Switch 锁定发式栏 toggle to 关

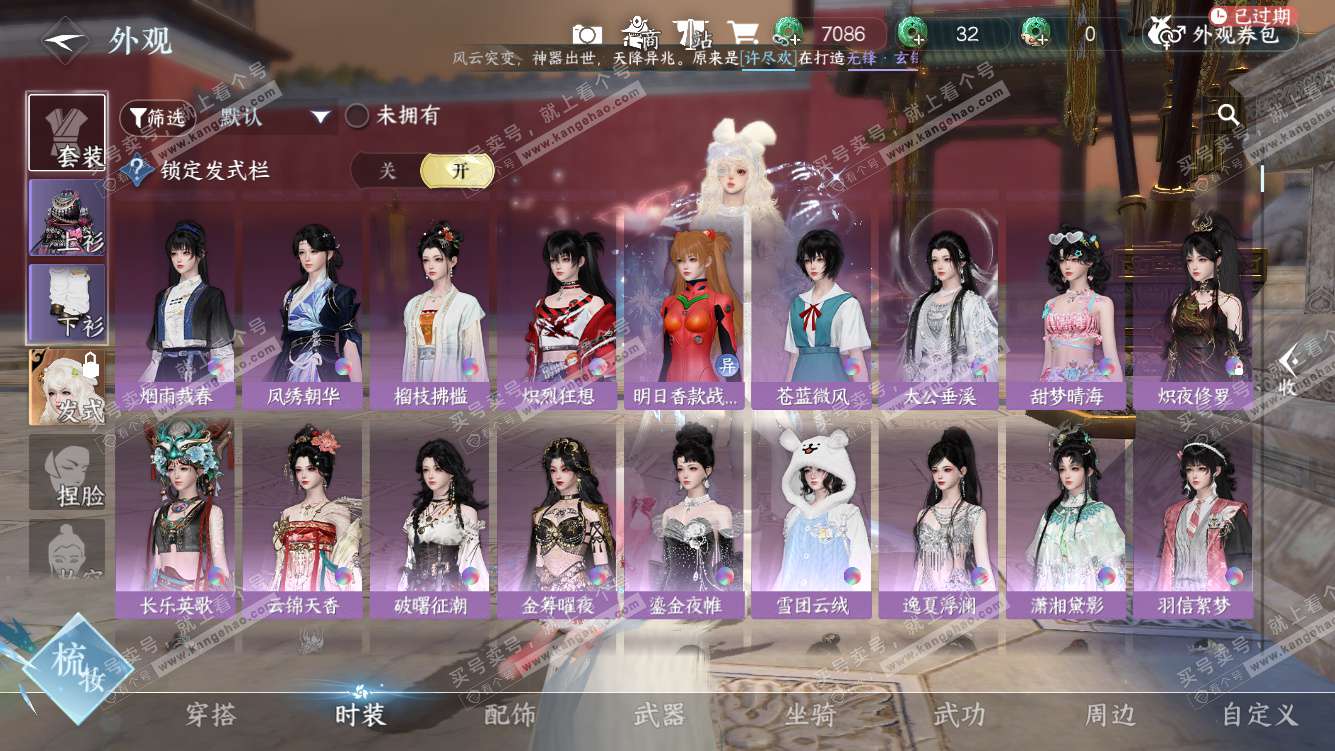coord(387,171)
